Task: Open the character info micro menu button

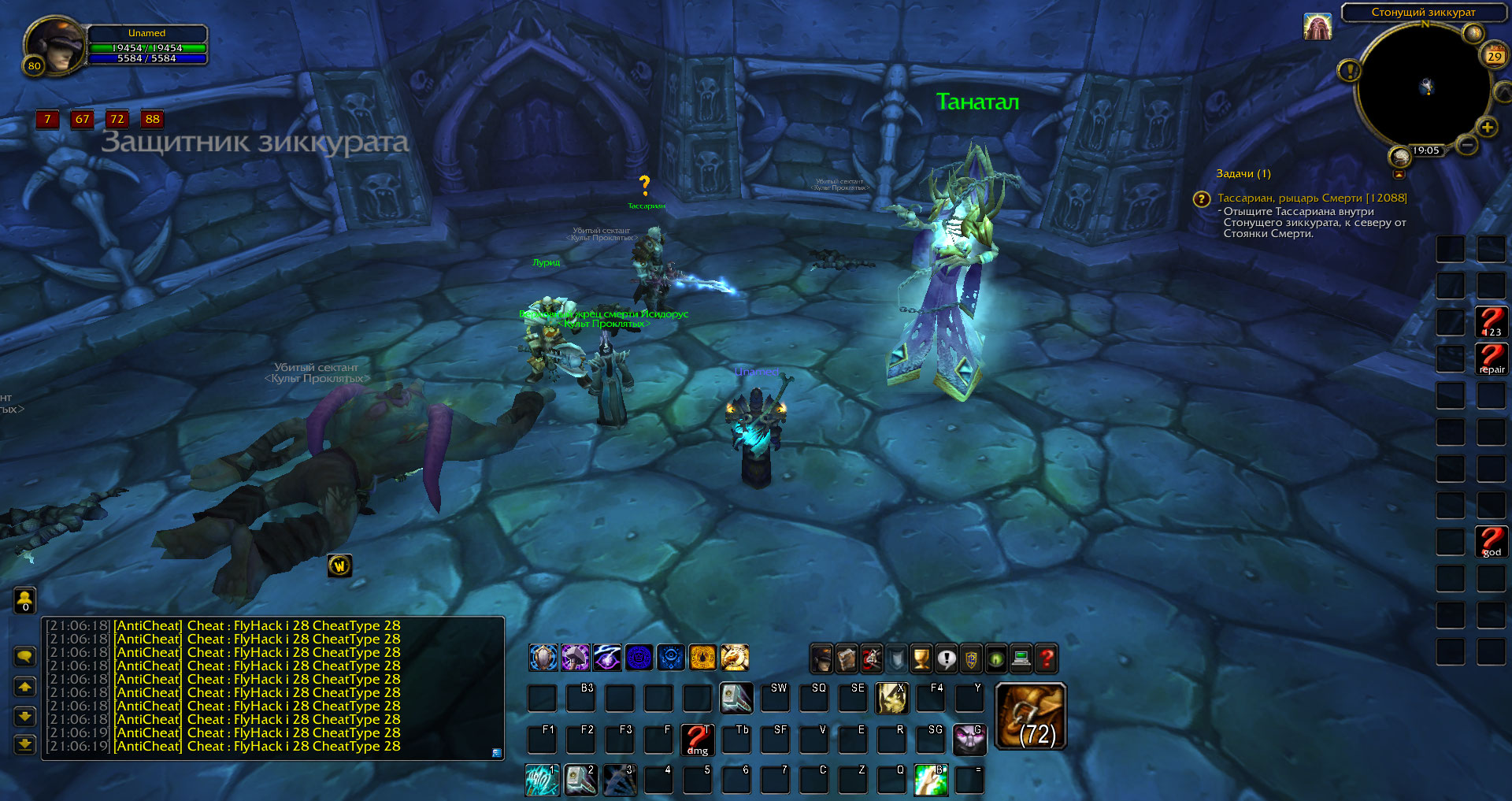Action: click(821, 658)
